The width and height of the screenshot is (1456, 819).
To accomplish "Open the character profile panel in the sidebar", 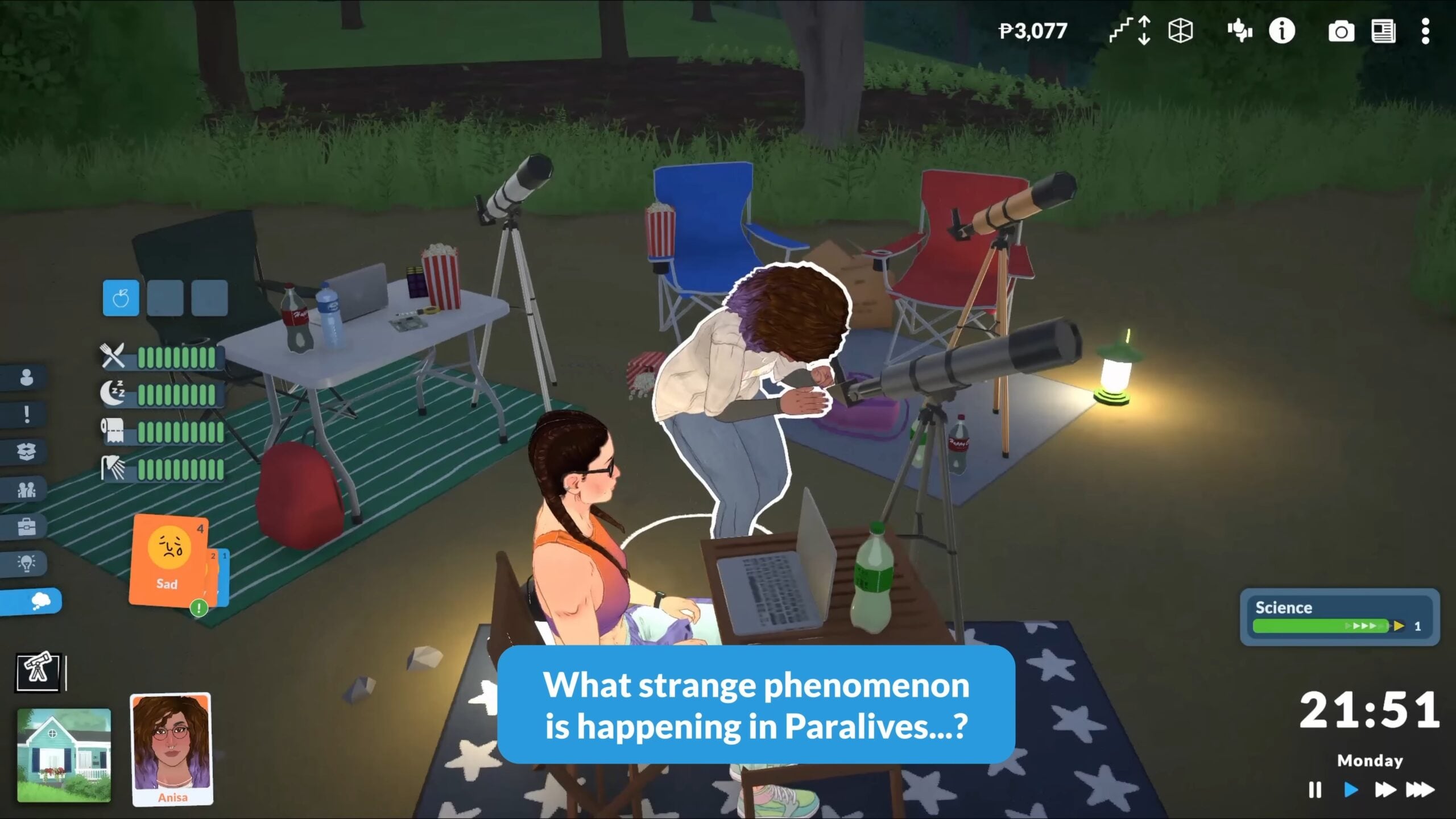I will tap(26, 377).
